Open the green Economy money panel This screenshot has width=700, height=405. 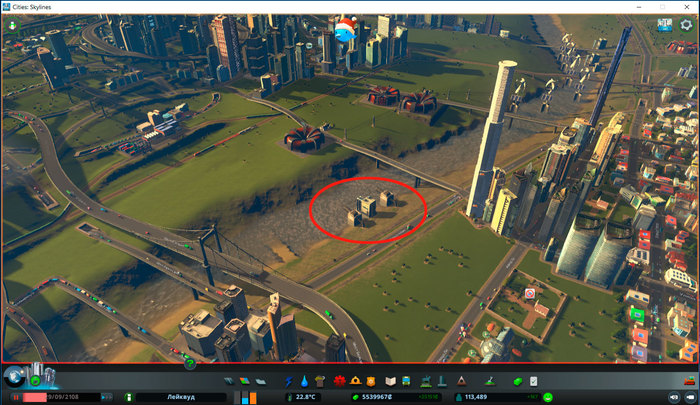pyautogui.click(x=518, y=382)
